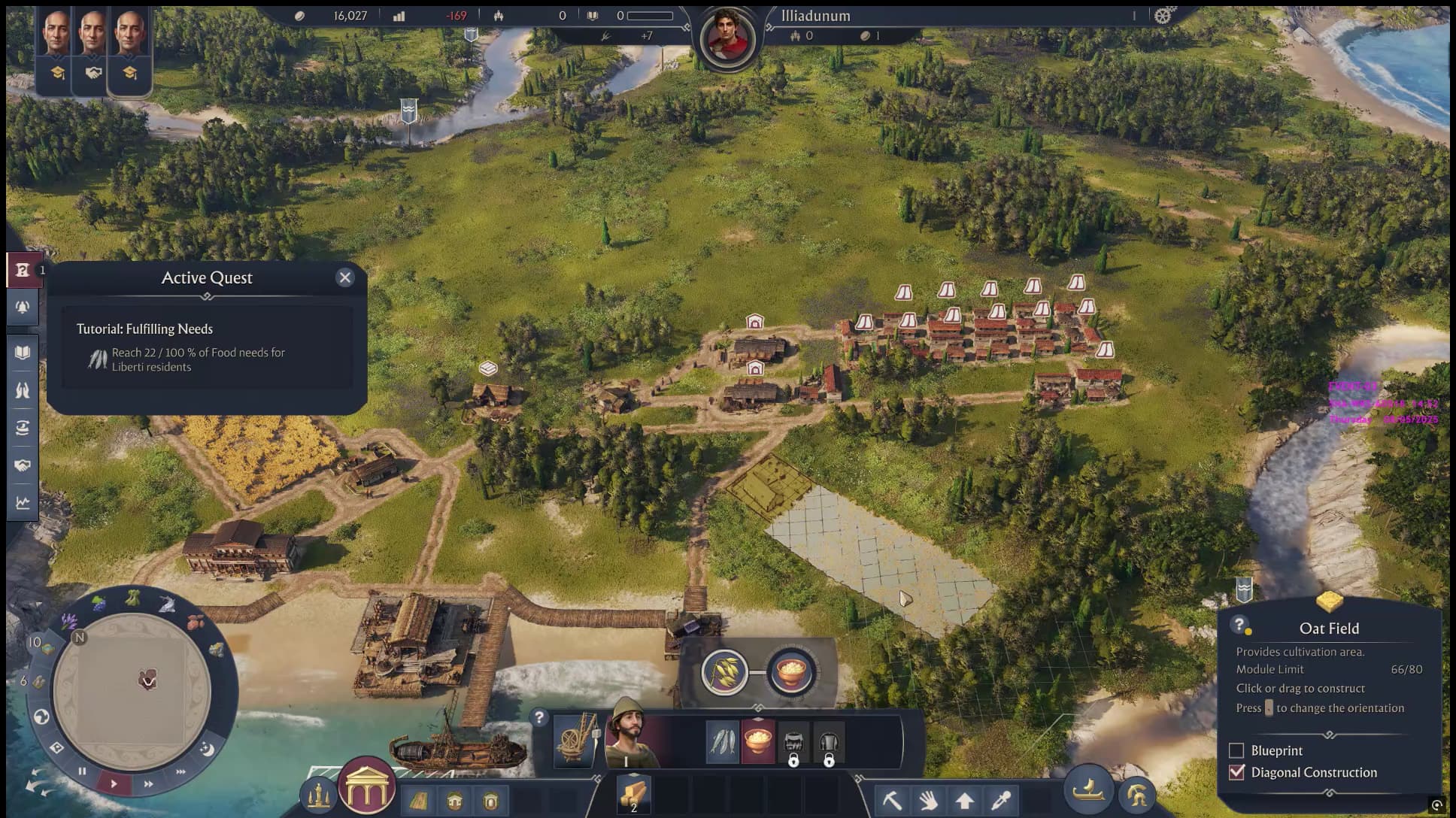Screen dimensions: 1456x818
Task: Open the notification bell sidebar tab
Action: [23, 308]
